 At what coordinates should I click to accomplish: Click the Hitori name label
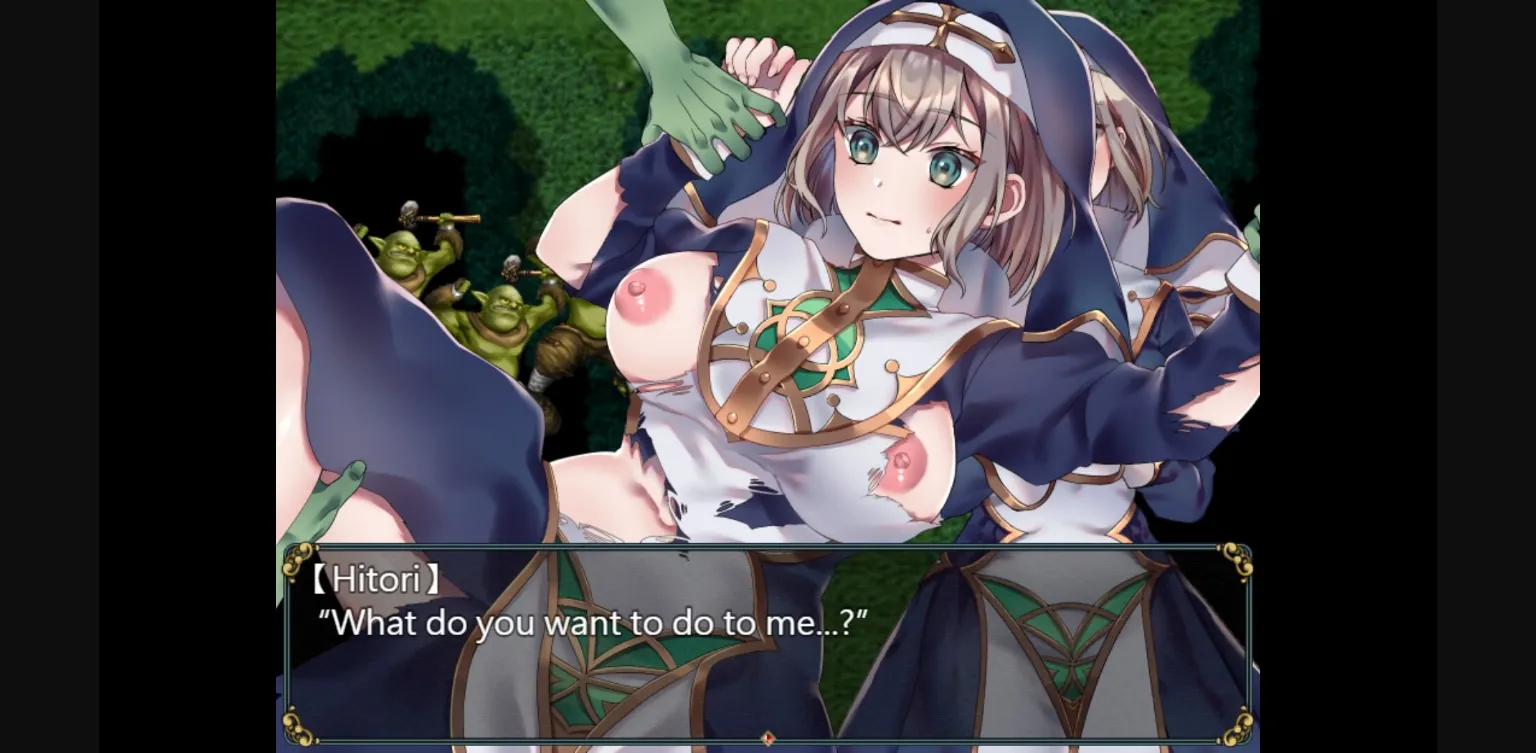click(x=375, y=578)
